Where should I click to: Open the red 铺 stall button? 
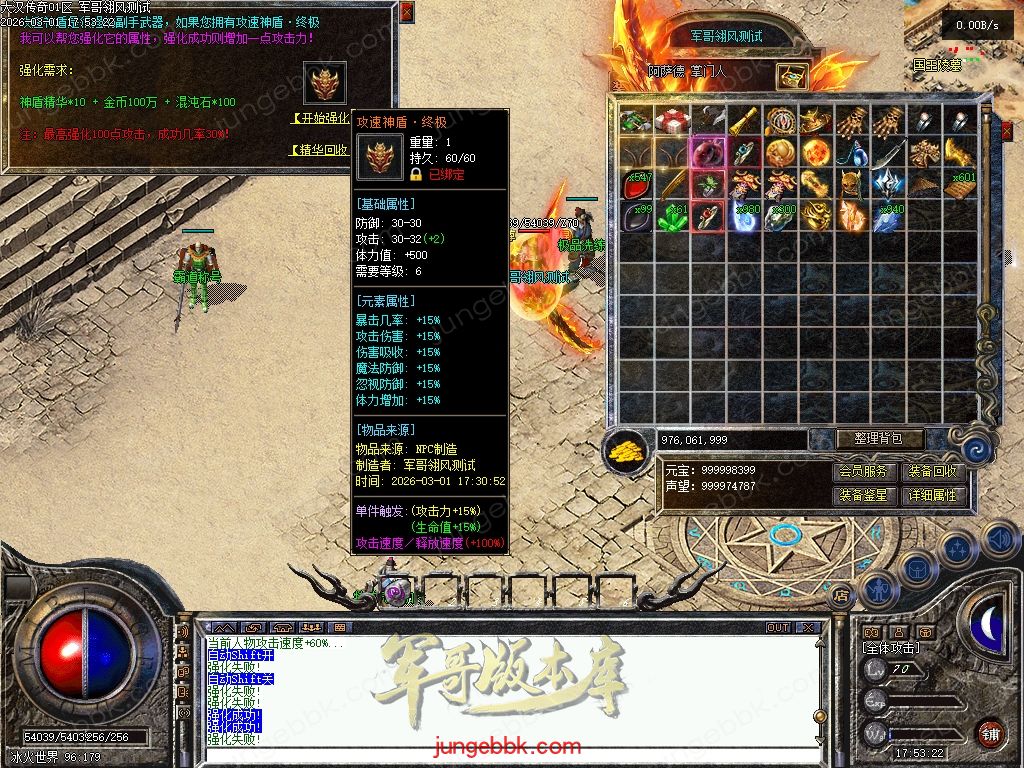(x=990, y=734)
